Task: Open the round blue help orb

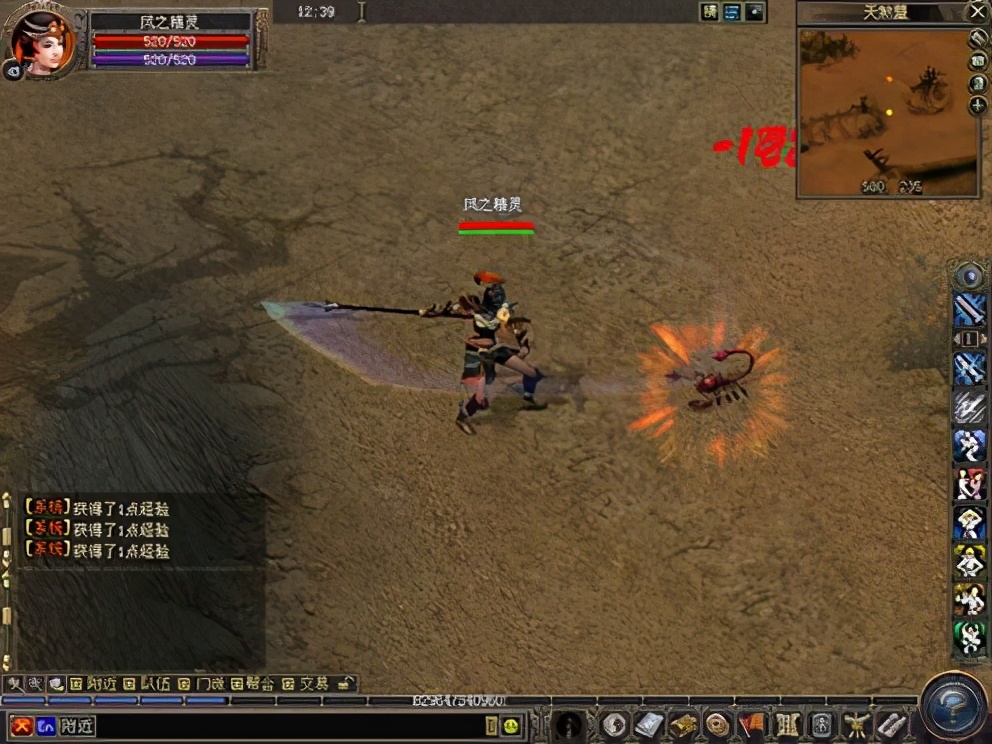Action: click(954, 708)
